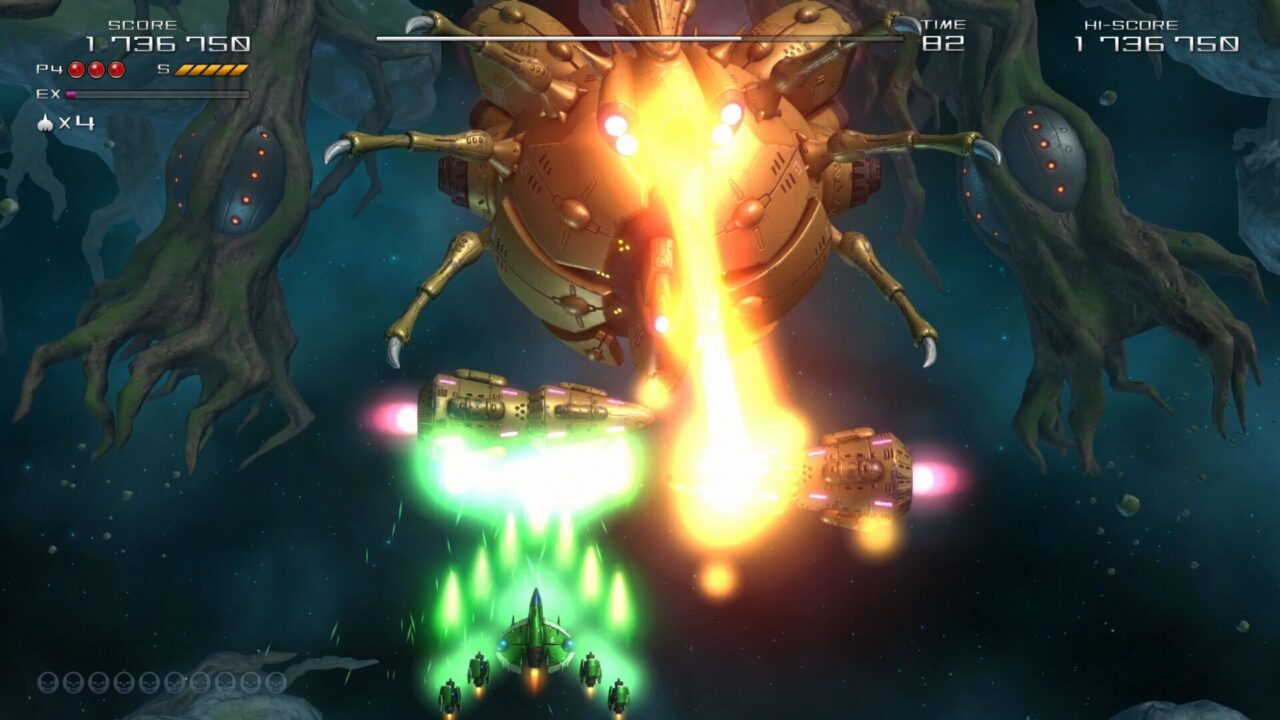
Task: Click the fifth skull badge in the row
Action: click(x=148, y=682)
